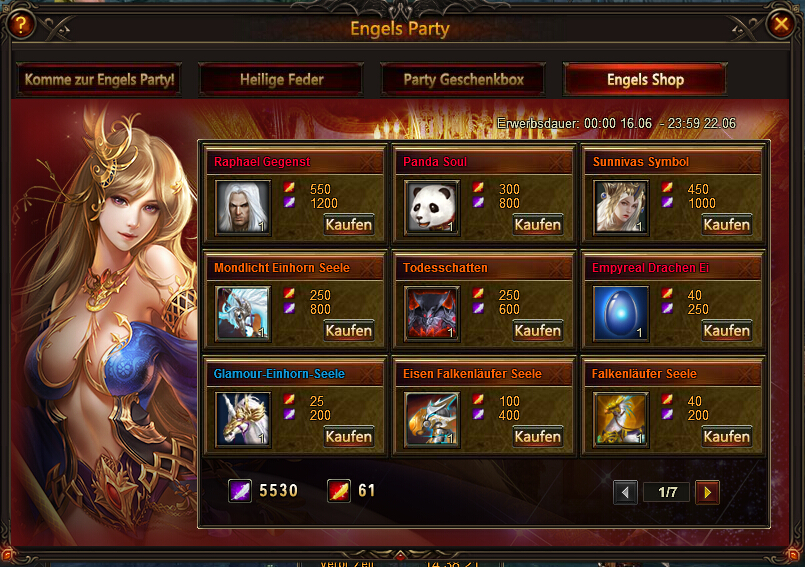Image resolution: width=805 pixels, height=567 pixels.
Task: Select the Panda Soul item icon
Action: pyautogui.click(x=432, y=207)
